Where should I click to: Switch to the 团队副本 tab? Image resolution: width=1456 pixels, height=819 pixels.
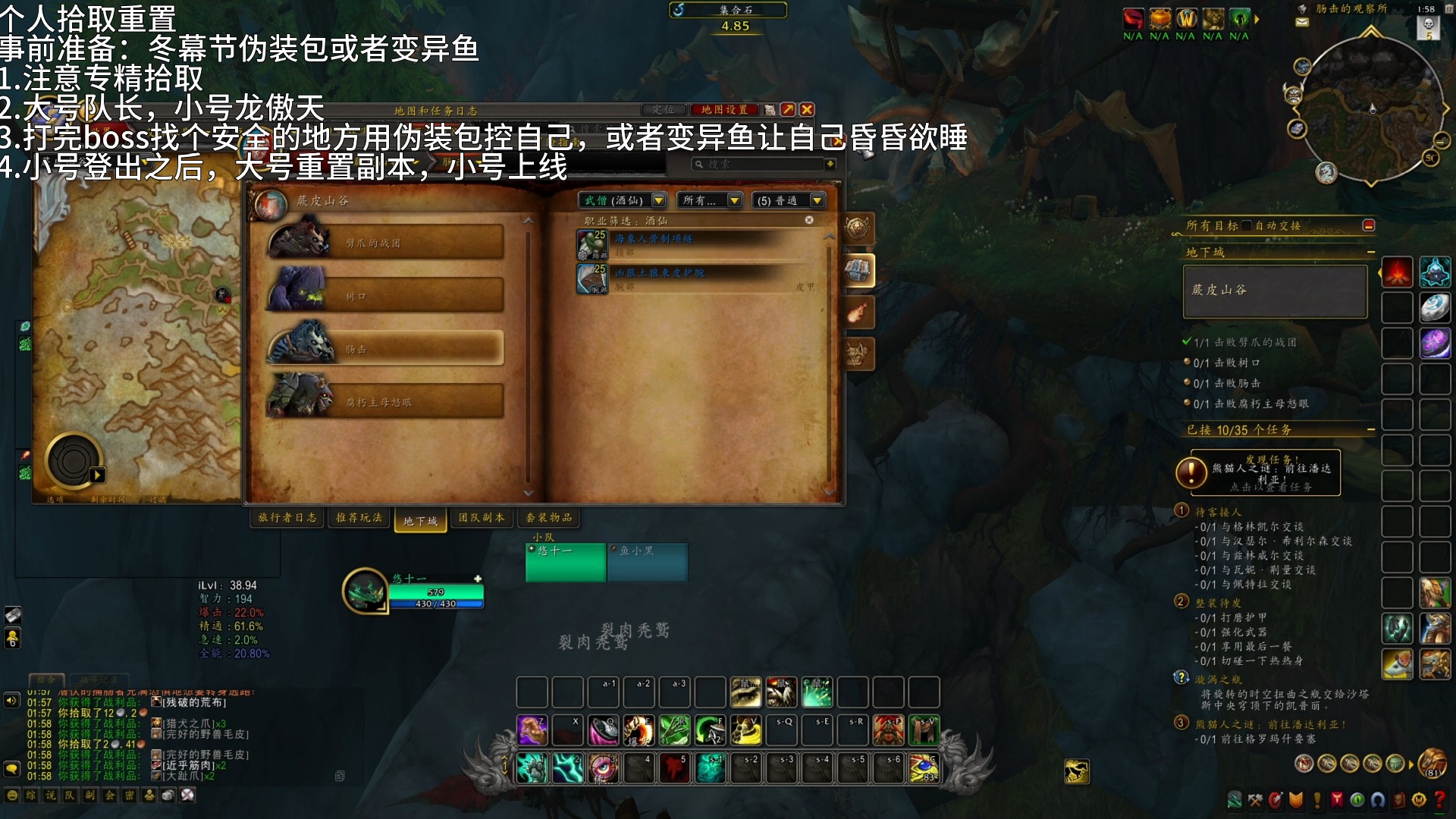[x=481, y=518]
